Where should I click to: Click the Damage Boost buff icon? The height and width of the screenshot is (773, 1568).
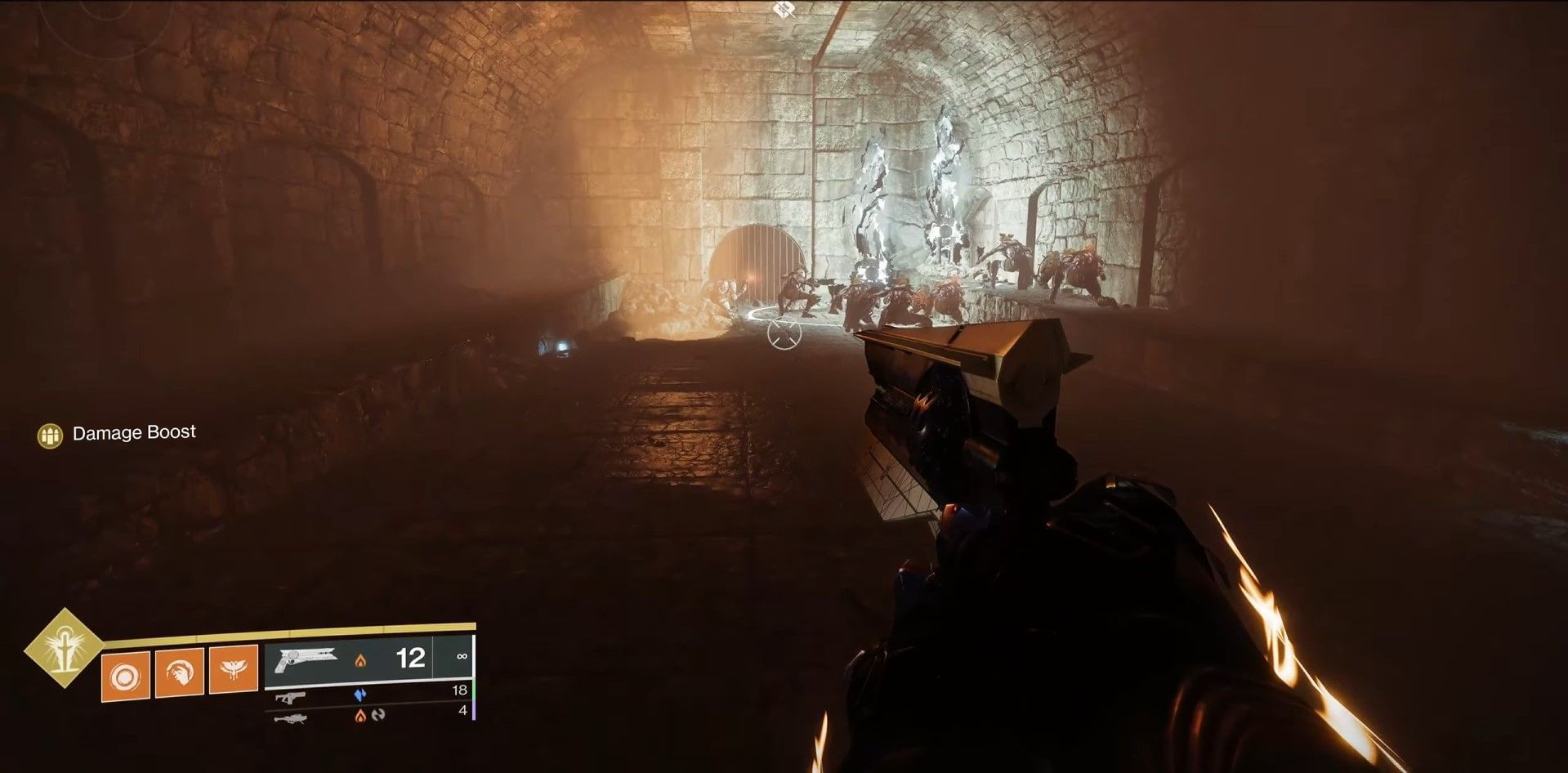[51, 436]
